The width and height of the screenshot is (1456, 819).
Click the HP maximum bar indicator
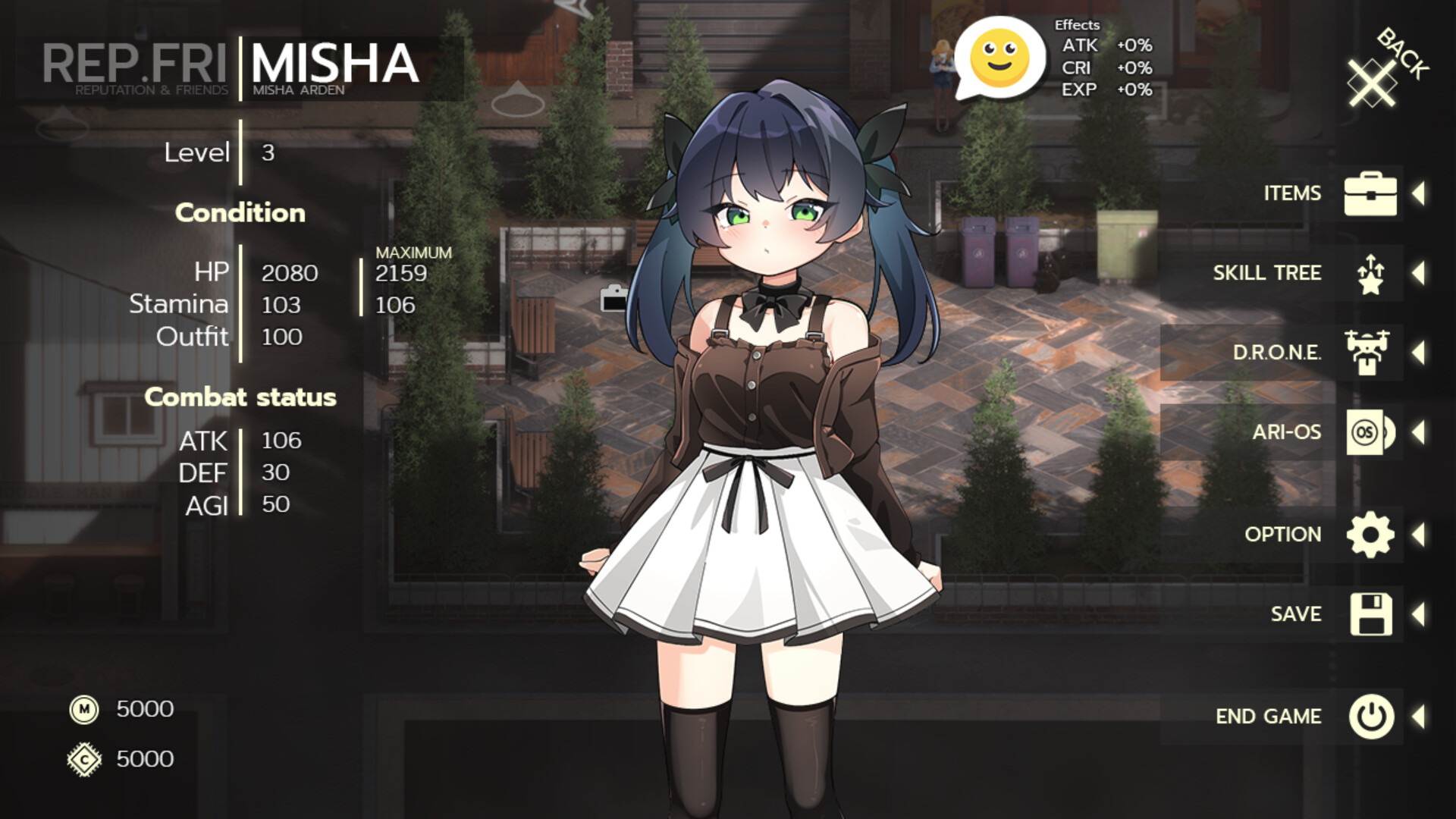point(361,288)
